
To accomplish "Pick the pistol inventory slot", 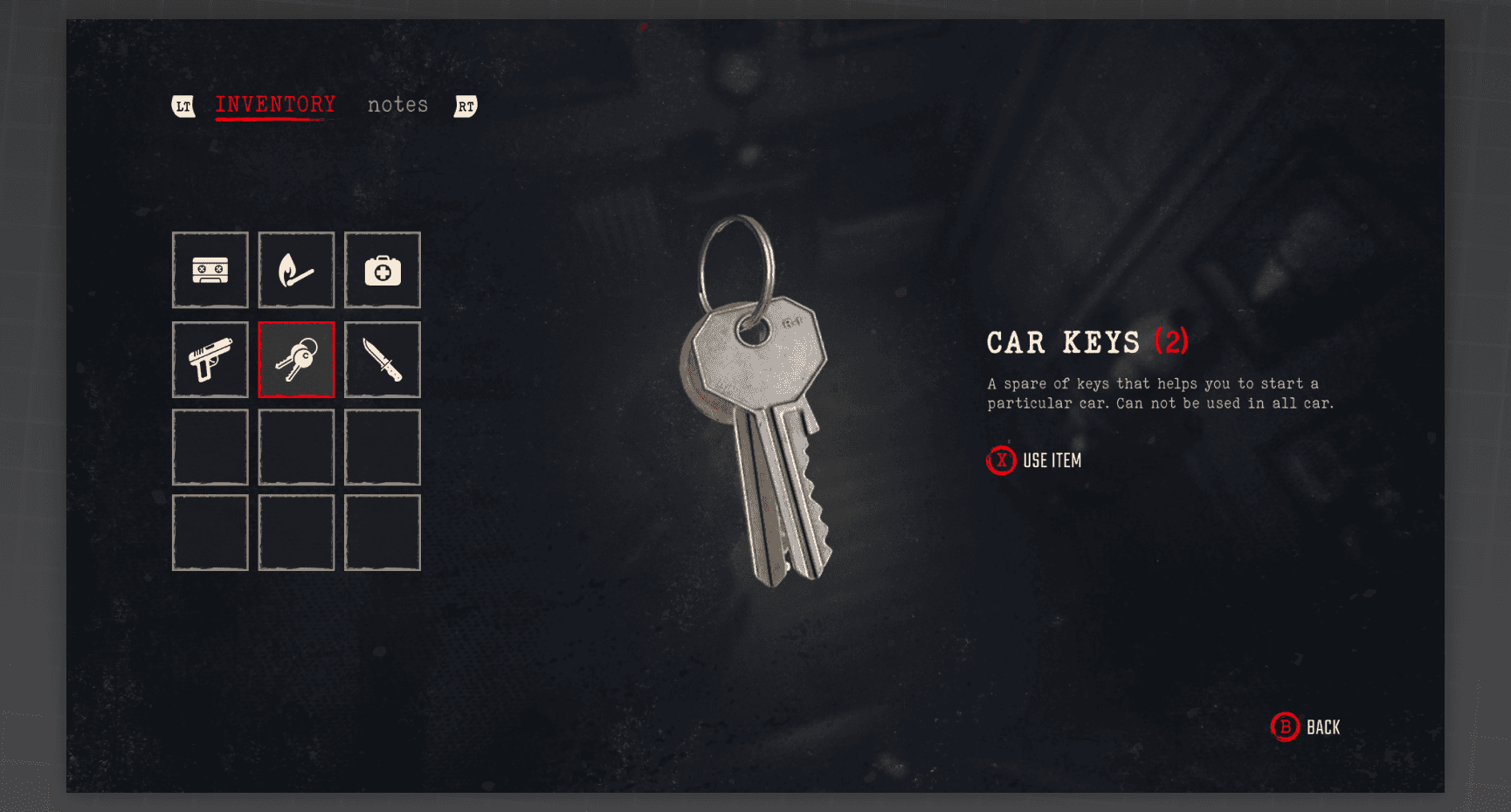I will (x=210, y=360).
